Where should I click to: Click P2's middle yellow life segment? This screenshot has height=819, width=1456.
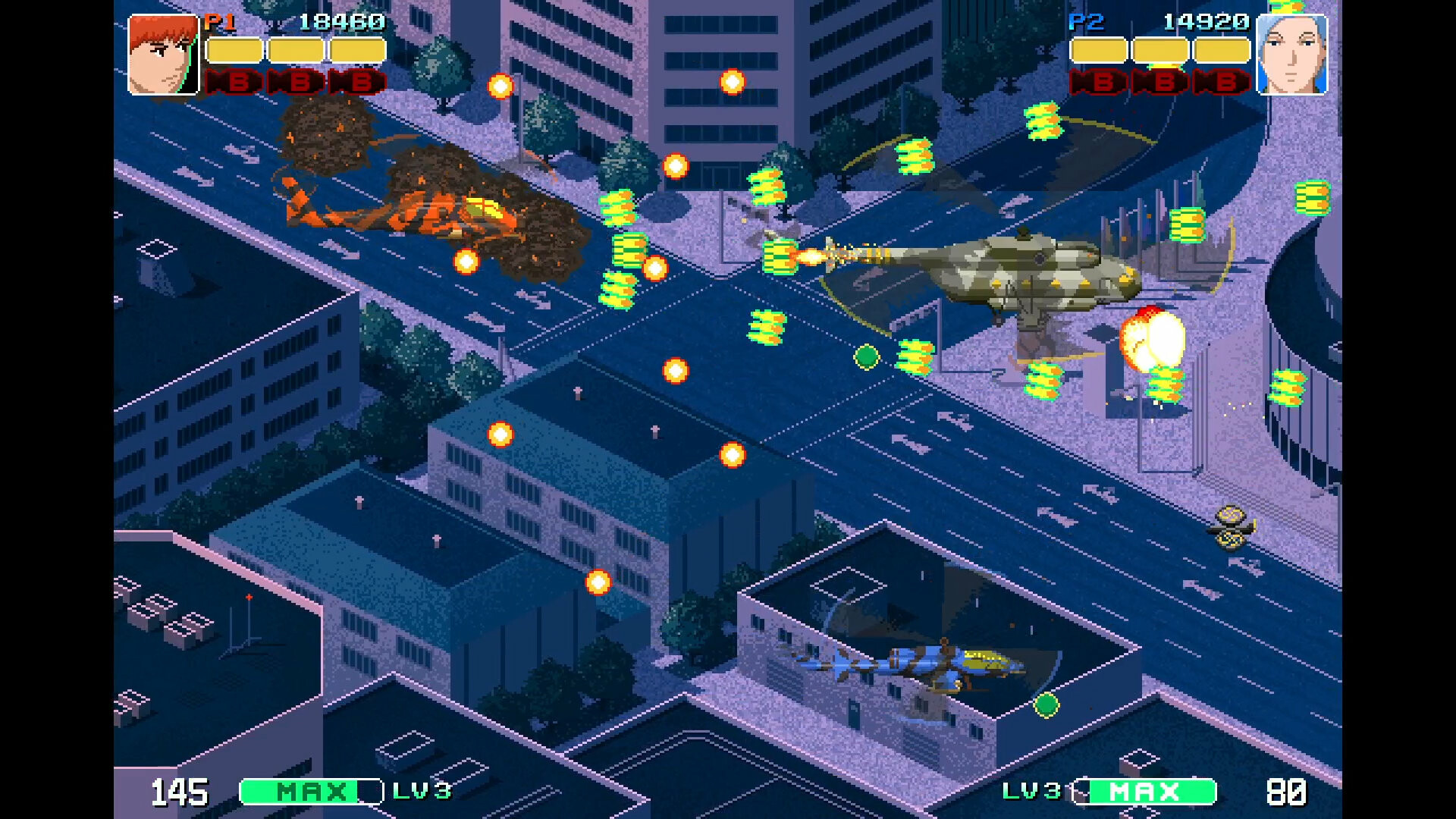pos(1159,50)
